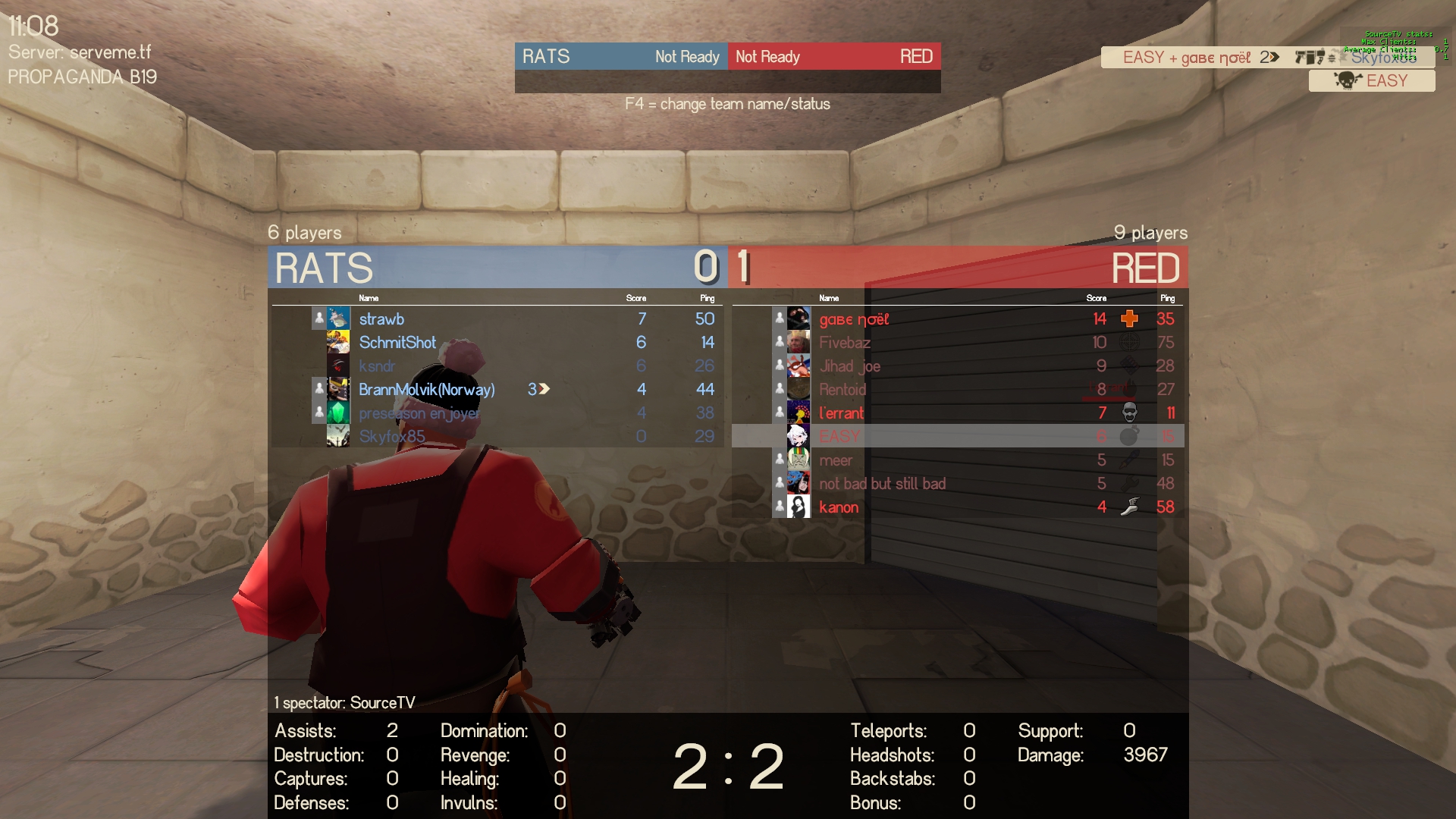This screenshot has height=819, width=1456.
Task: Choose meer in the RED roster
Action: 836,460
